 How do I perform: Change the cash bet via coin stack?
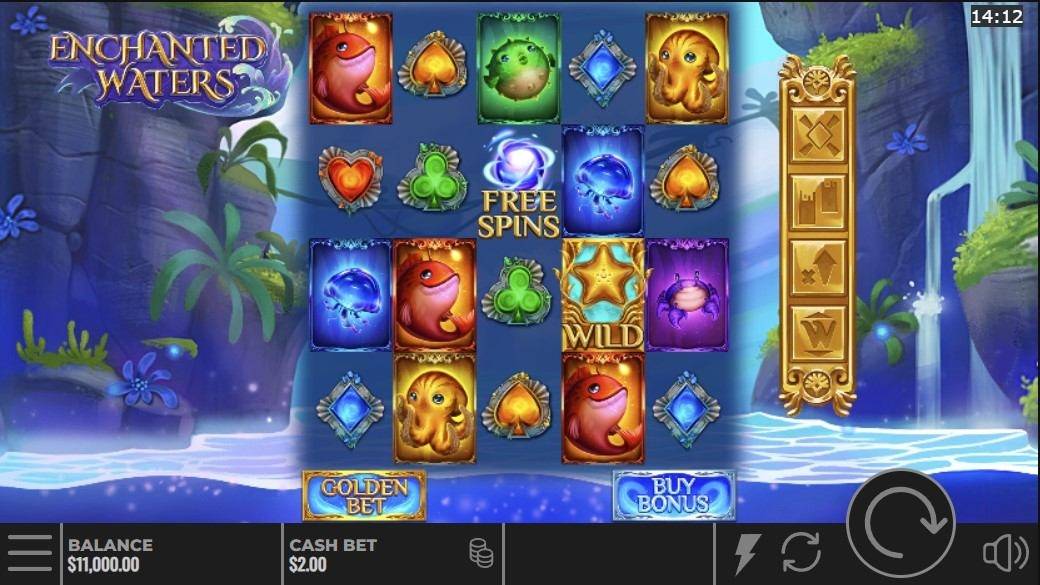tap(481, 553)
